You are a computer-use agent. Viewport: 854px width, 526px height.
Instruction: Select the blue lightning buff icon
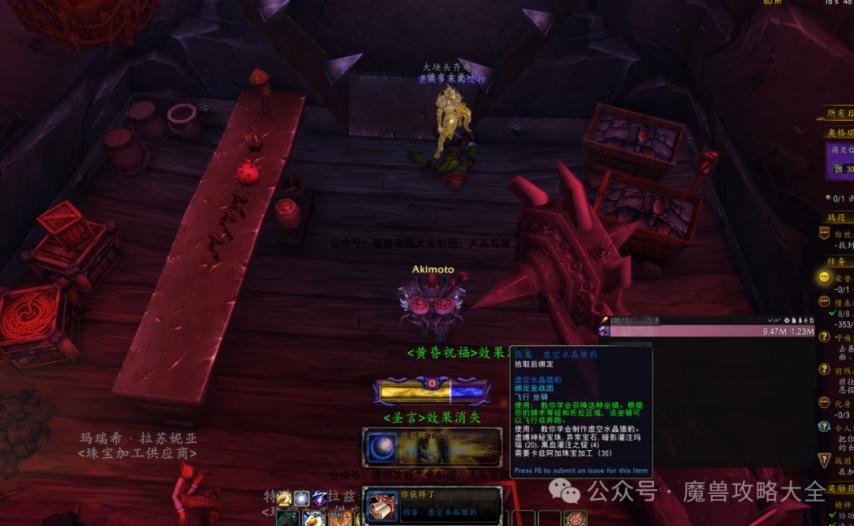coord(319,498)
